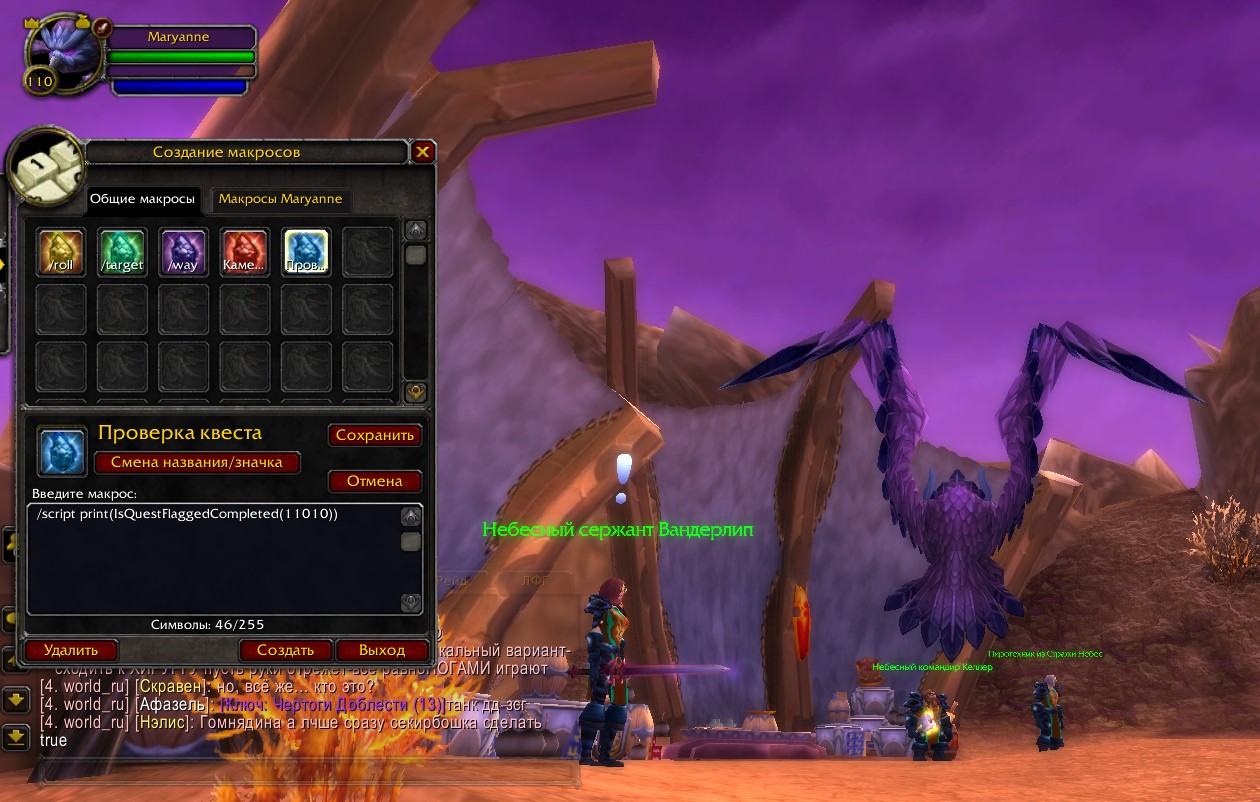Delete the macro with Удалить

click(x=71, y=650)
